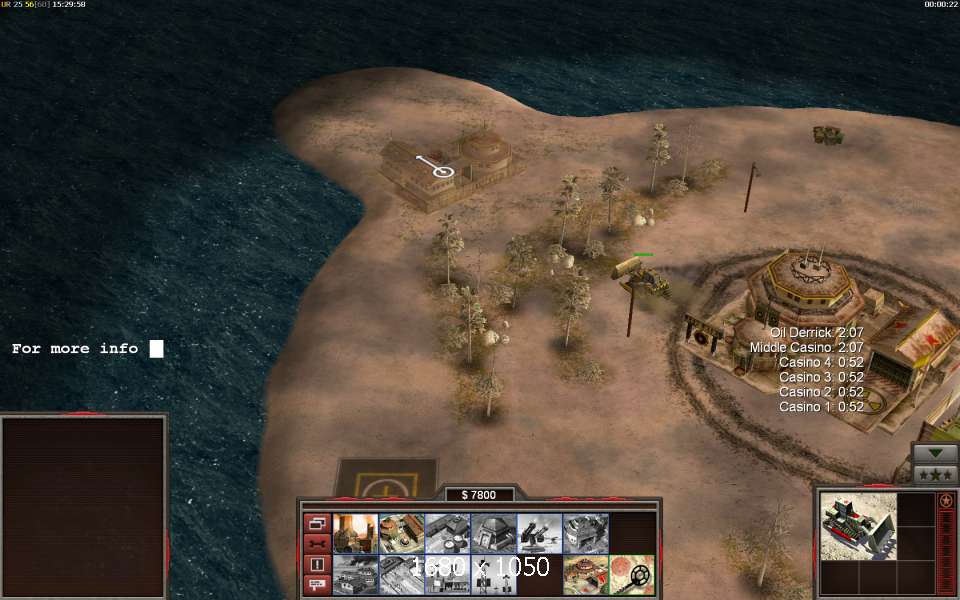Open the chat message button

(x=317, y=584)
